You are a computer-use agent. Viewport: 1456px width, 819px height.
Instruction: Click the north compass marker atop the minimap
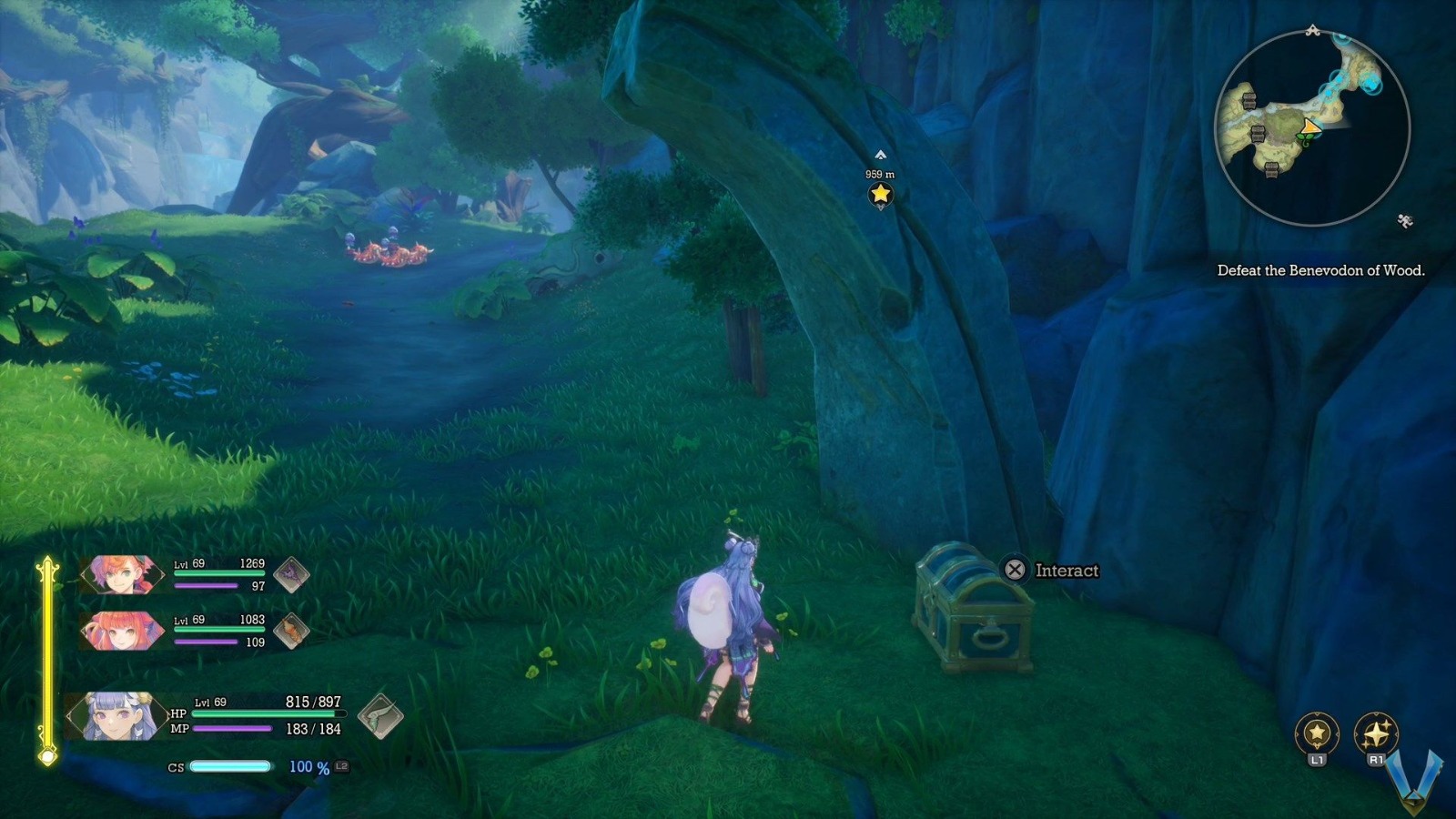[1313, 28]
